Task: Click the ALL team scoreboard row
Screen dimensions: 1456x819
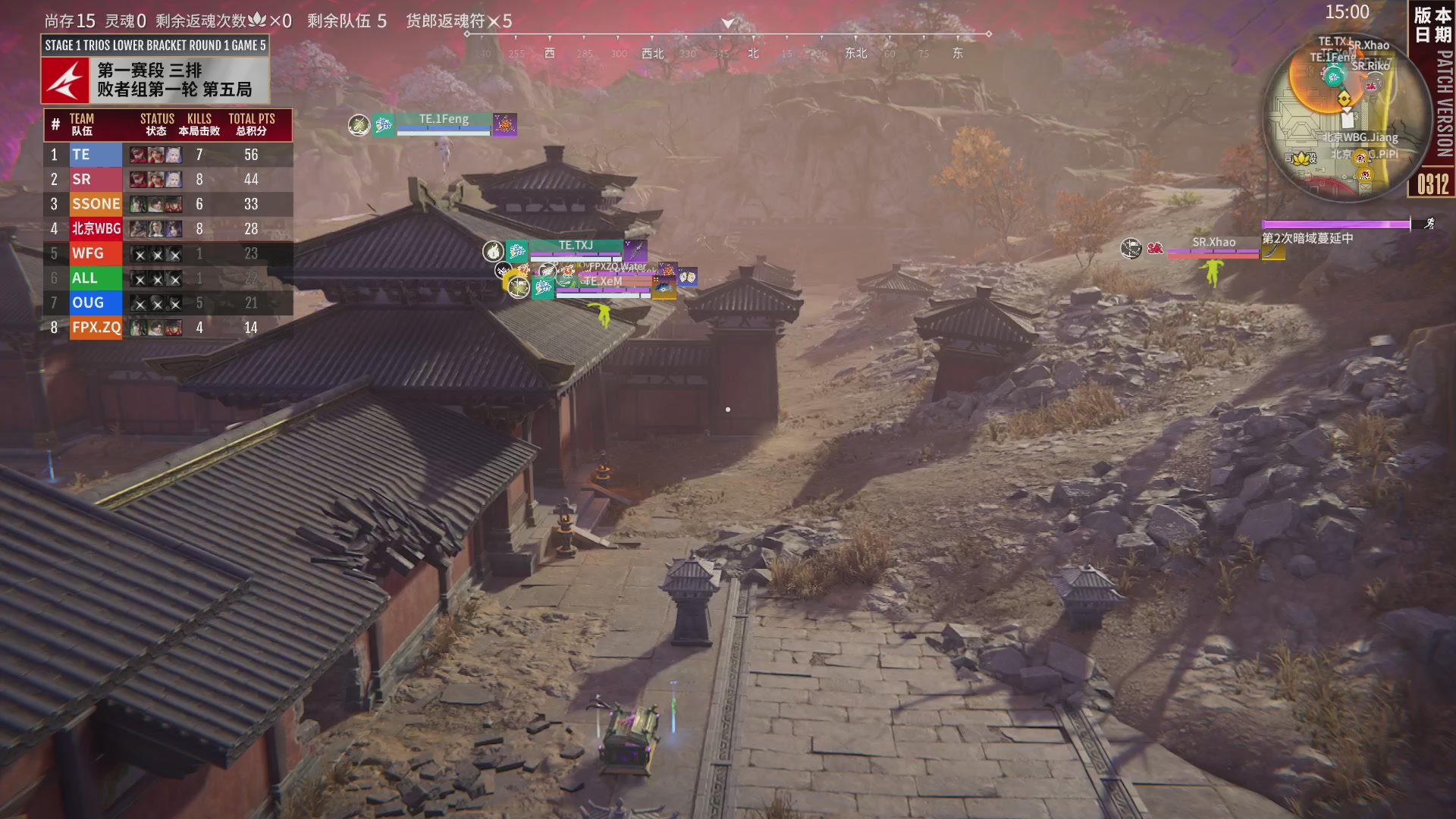Action: pyautogui.click(x=168, y=278)
